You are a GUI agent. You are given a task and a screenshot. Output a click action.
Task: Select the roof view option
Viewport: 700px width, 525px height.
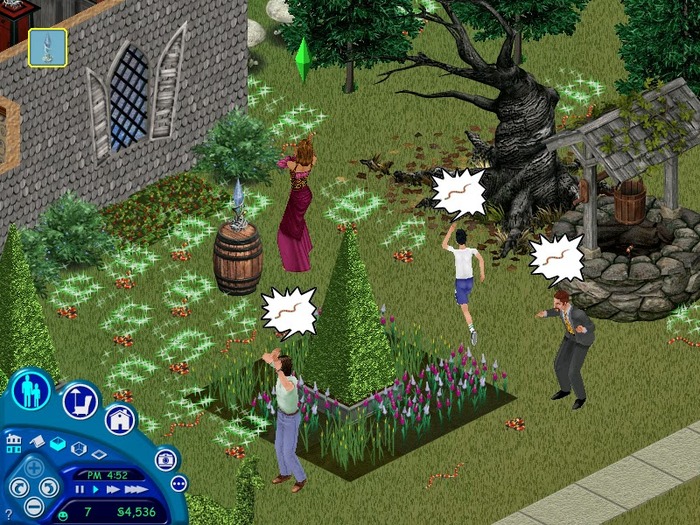[x=36, y=441]
